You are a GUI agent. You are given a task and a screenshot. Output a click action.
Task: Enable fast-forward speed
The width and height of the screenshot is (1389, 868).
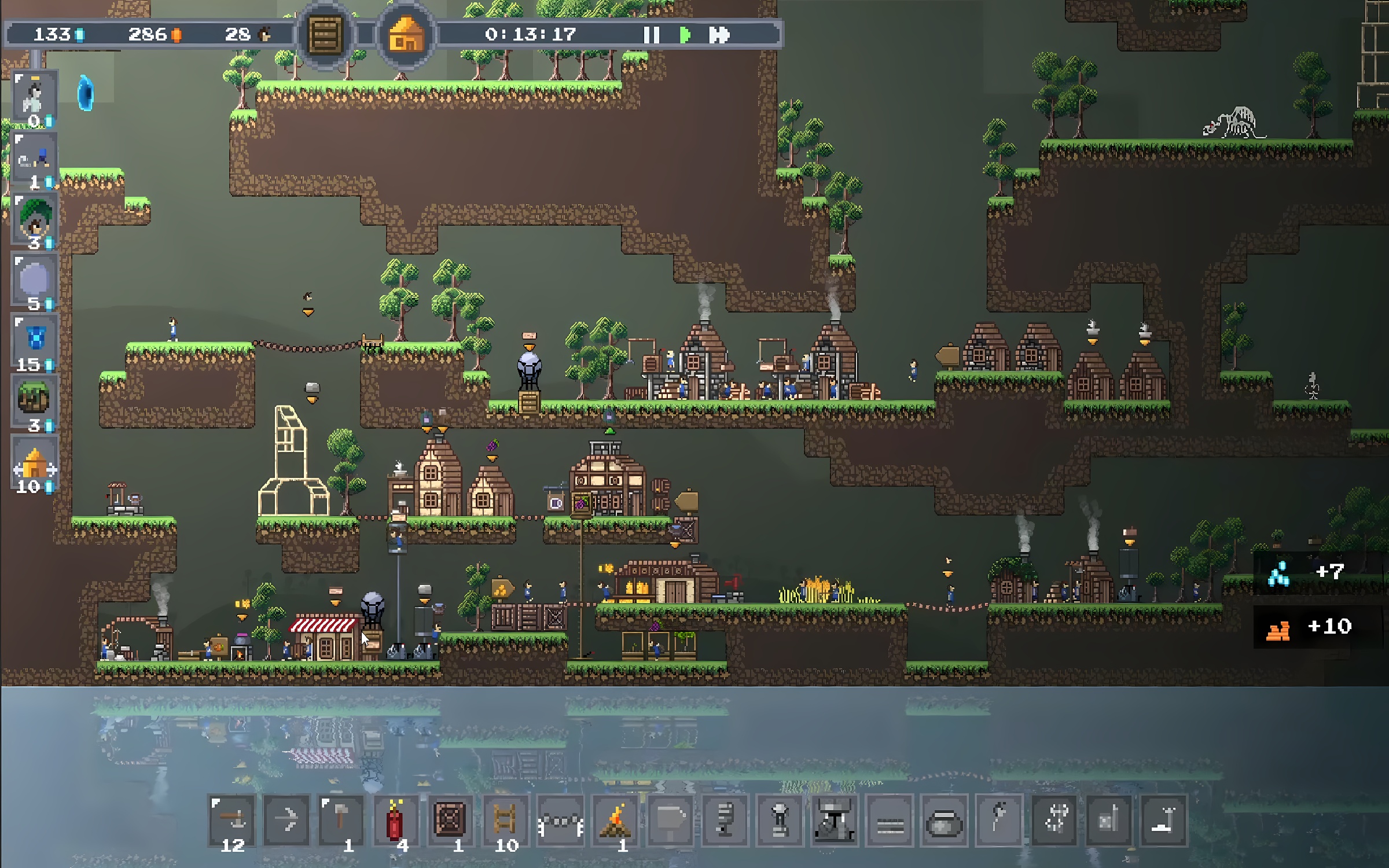719,35
